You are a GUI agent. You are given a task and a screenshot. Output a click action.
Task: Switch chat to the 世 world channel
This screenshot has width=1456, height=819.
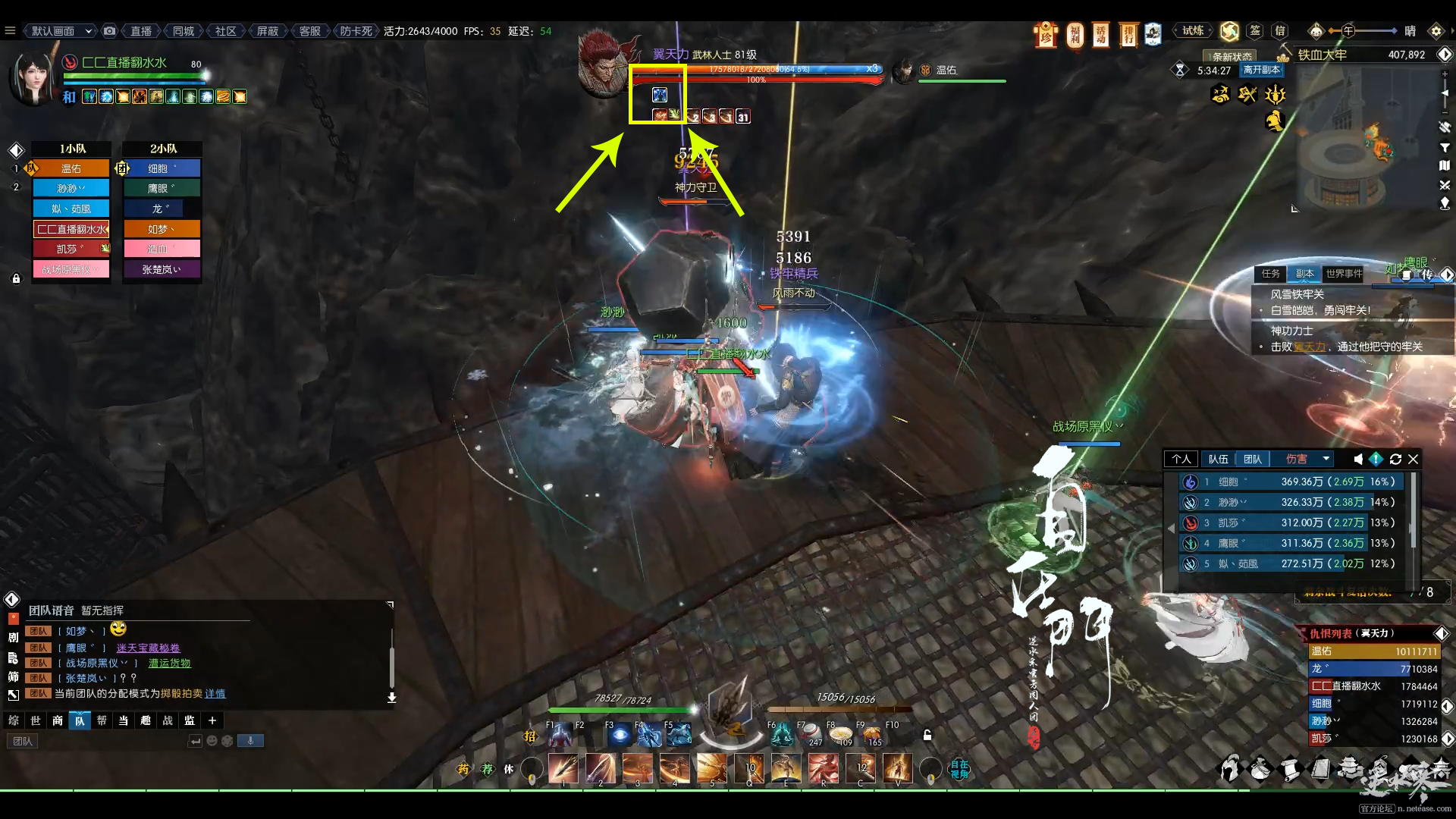(36, 720)
